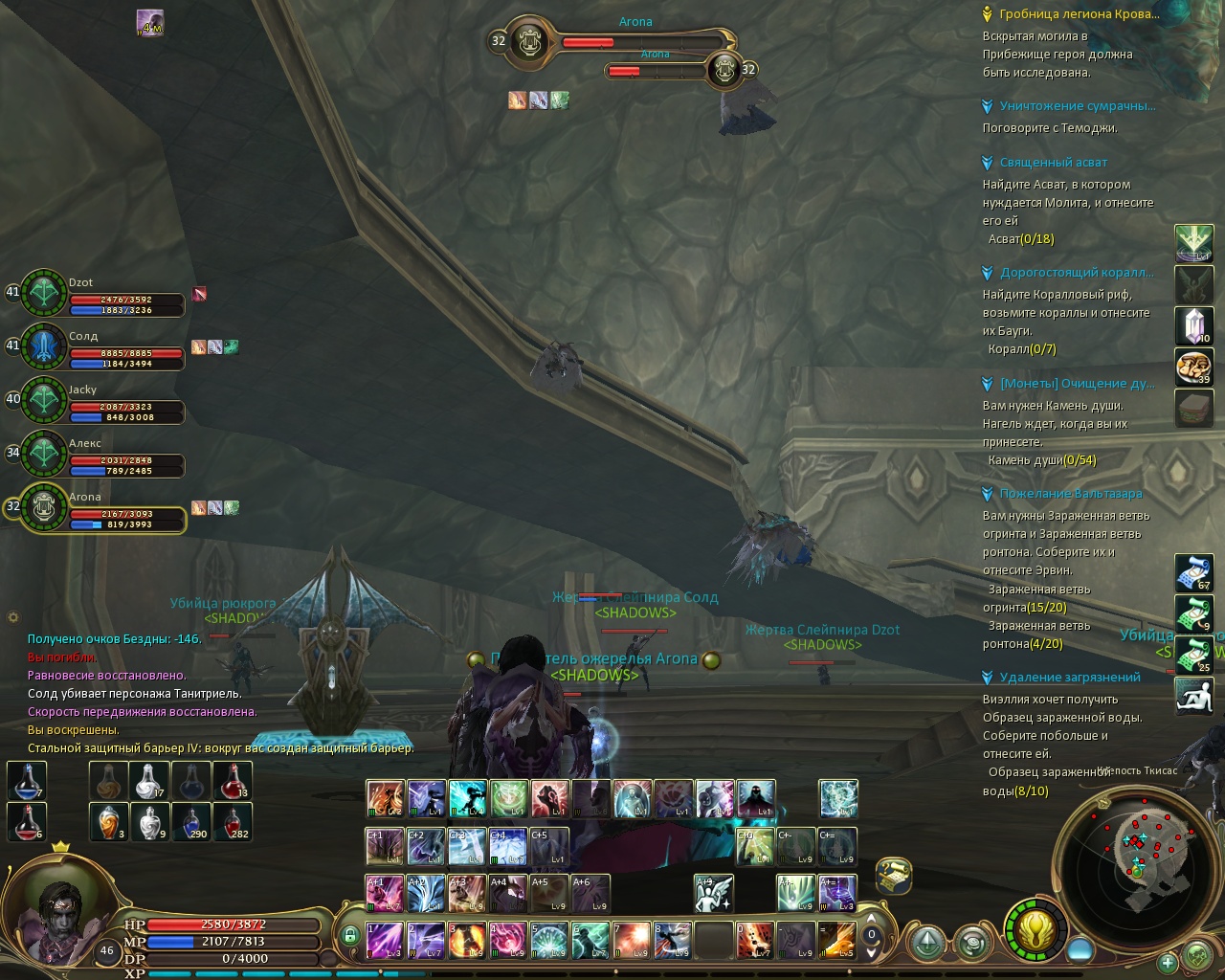Viewport: 1225px width, 980px height.
Task: Use the winged figure skill A+9
Action: pyautogui.click(x=713, y=894)
